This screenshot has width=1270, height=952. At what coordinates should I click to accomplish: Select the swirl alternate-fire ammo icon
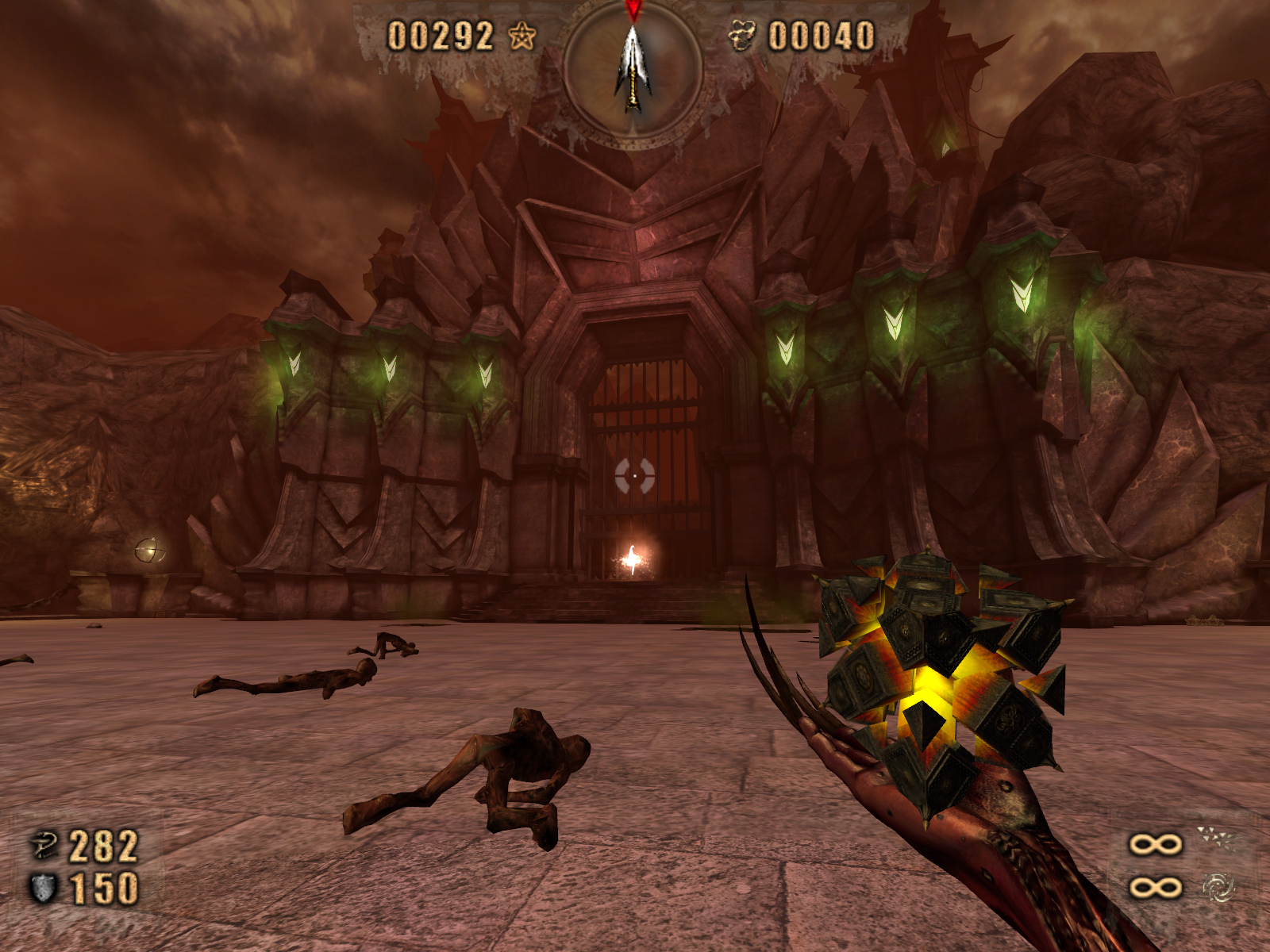click(1218, 887)
